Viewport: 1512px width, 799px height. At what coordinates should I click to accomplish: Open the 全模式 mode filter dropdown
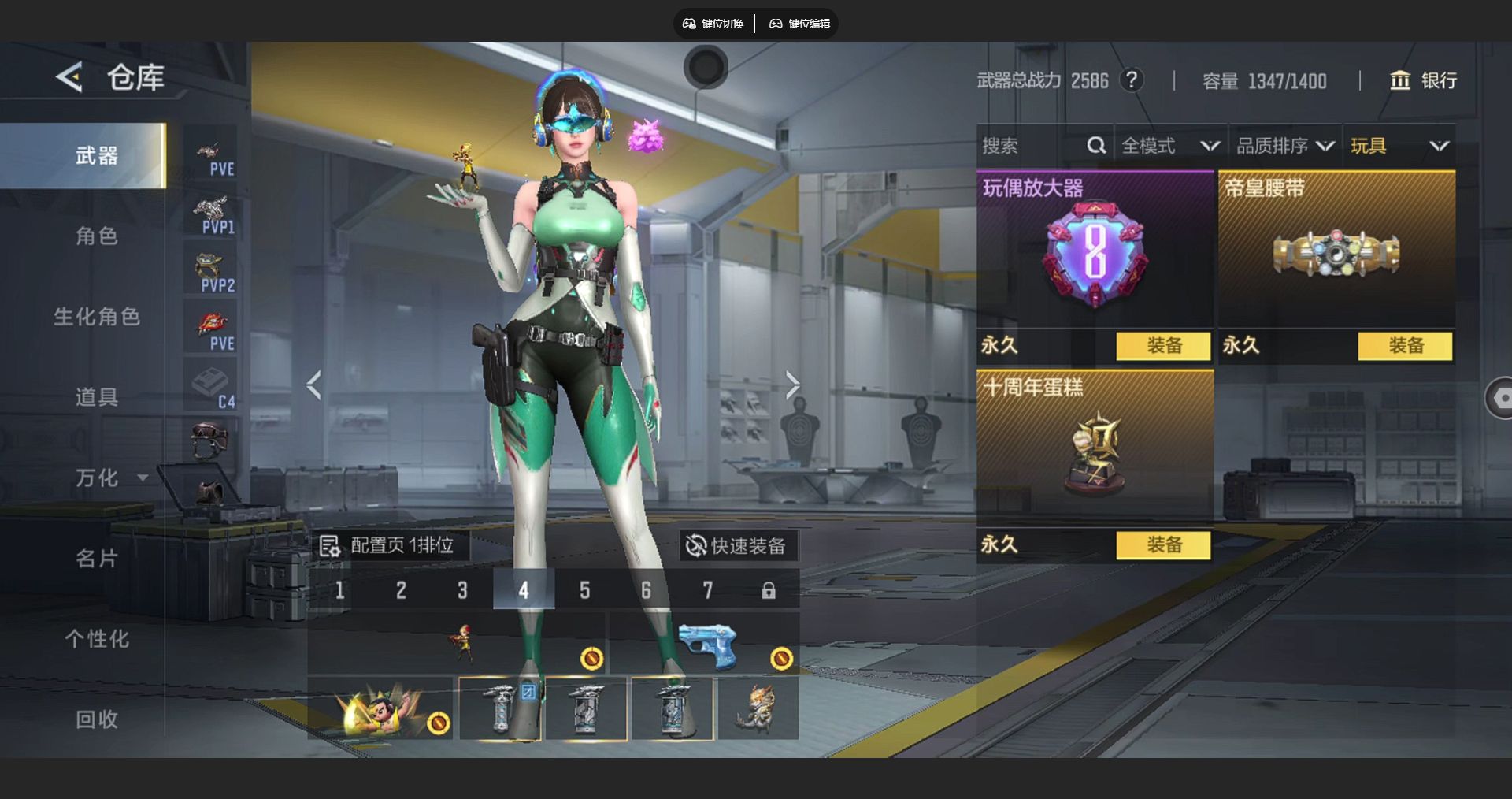[1170, 146]
